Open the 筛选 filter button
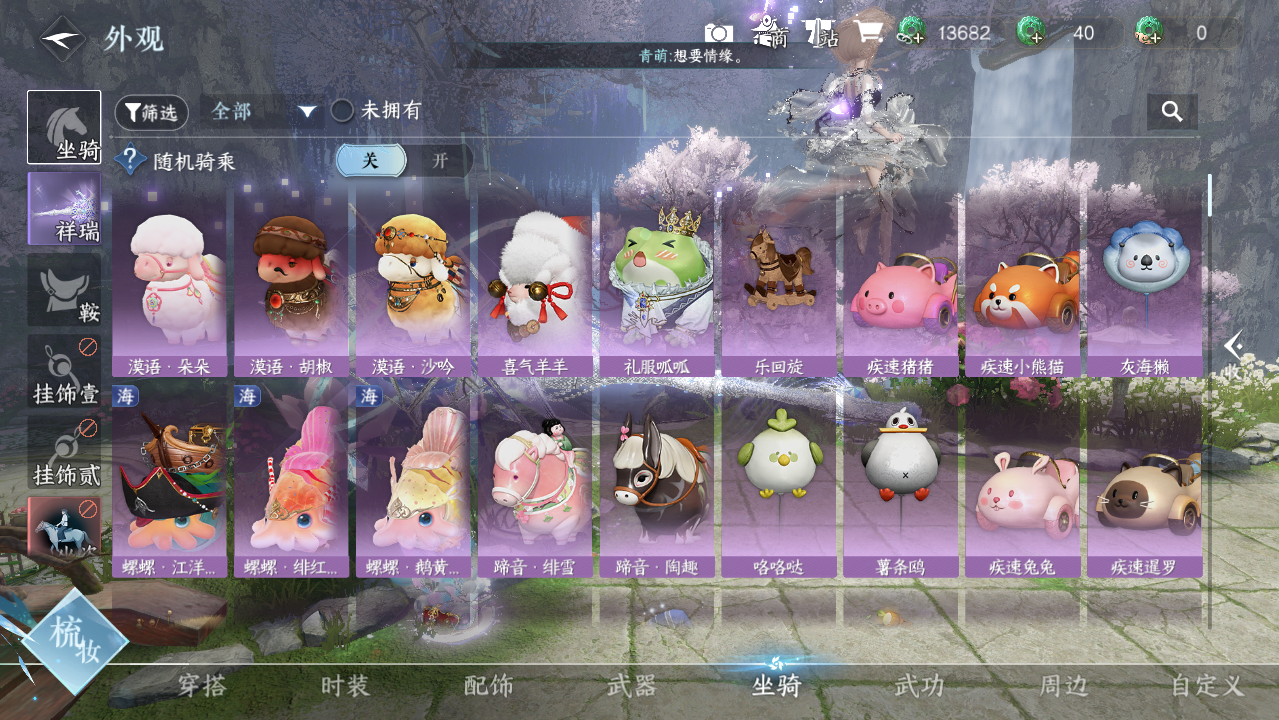 point(151,112)
